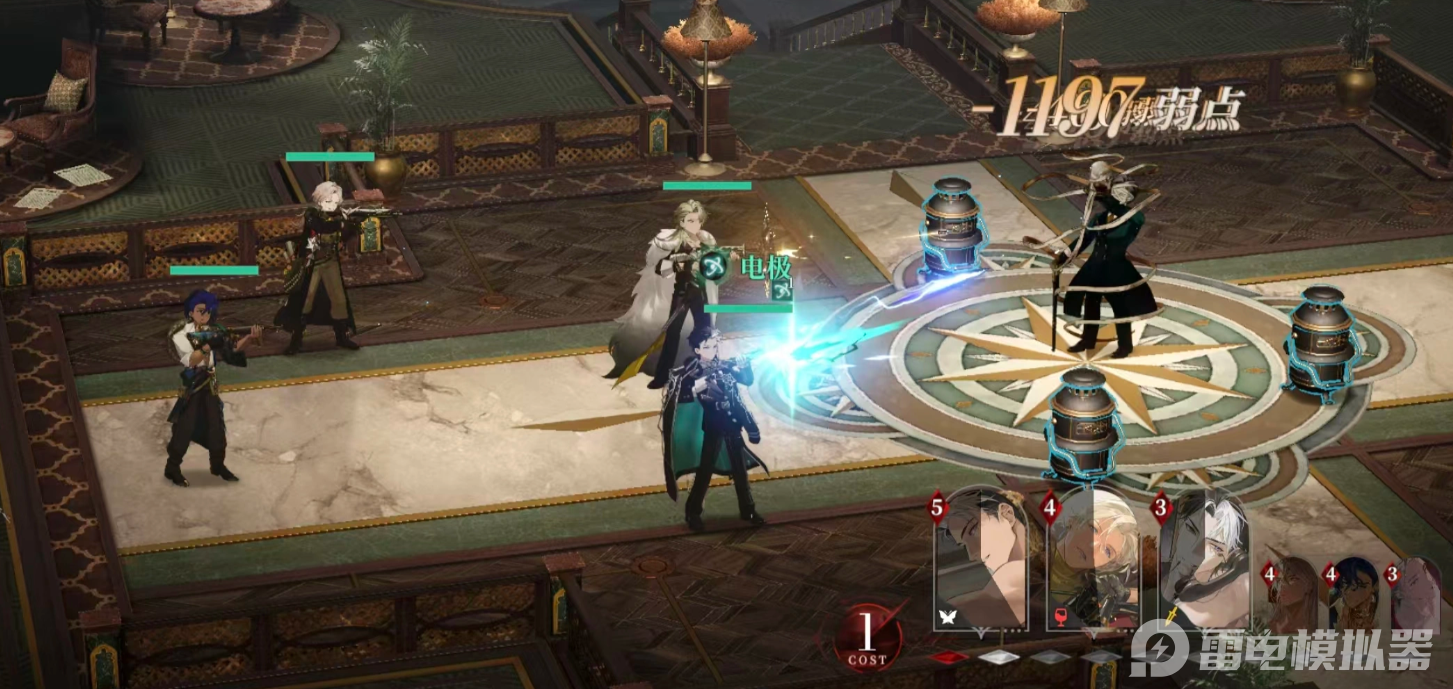
Task: Select the small cost-4 brown-haired queued card
Action: (1294, 595)
